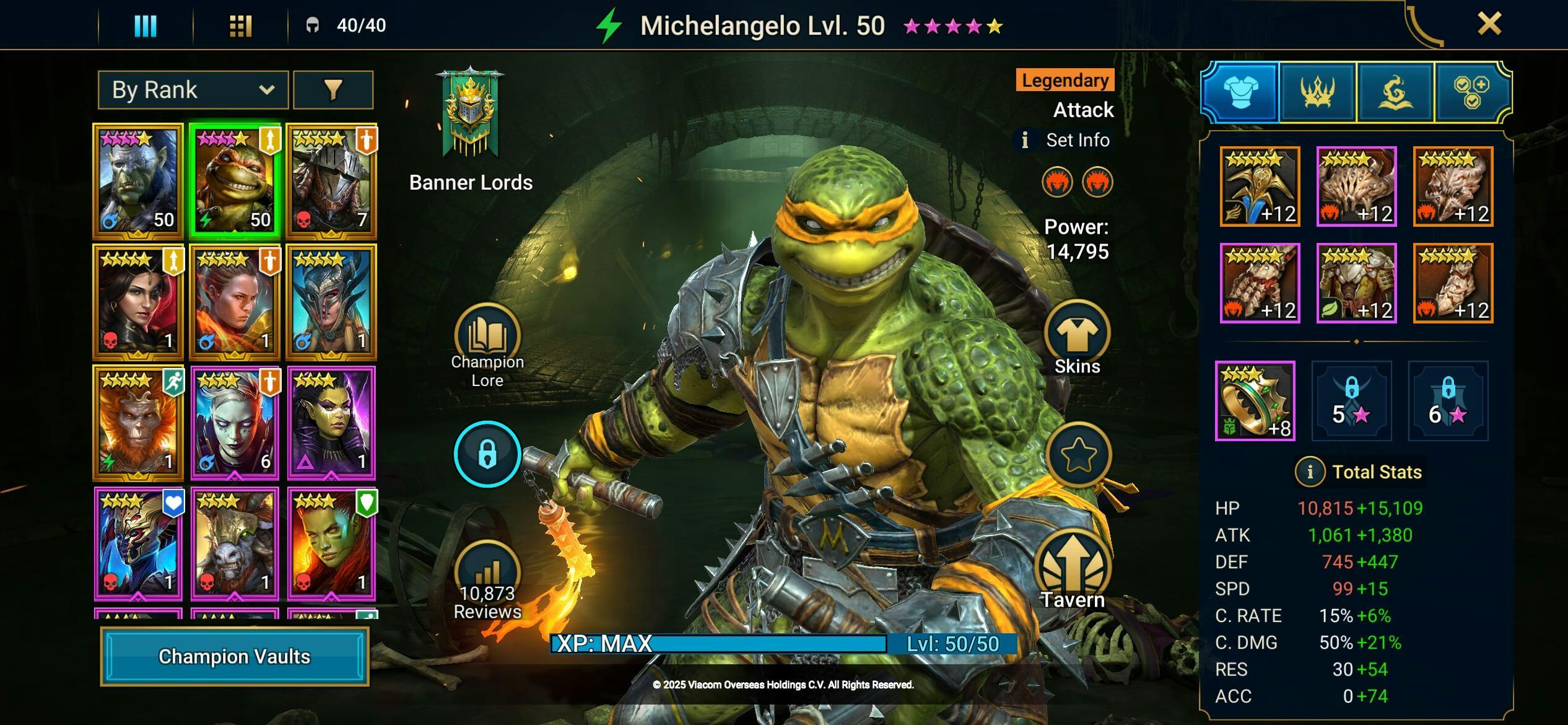Go to the Tavern

[1073, 573]
